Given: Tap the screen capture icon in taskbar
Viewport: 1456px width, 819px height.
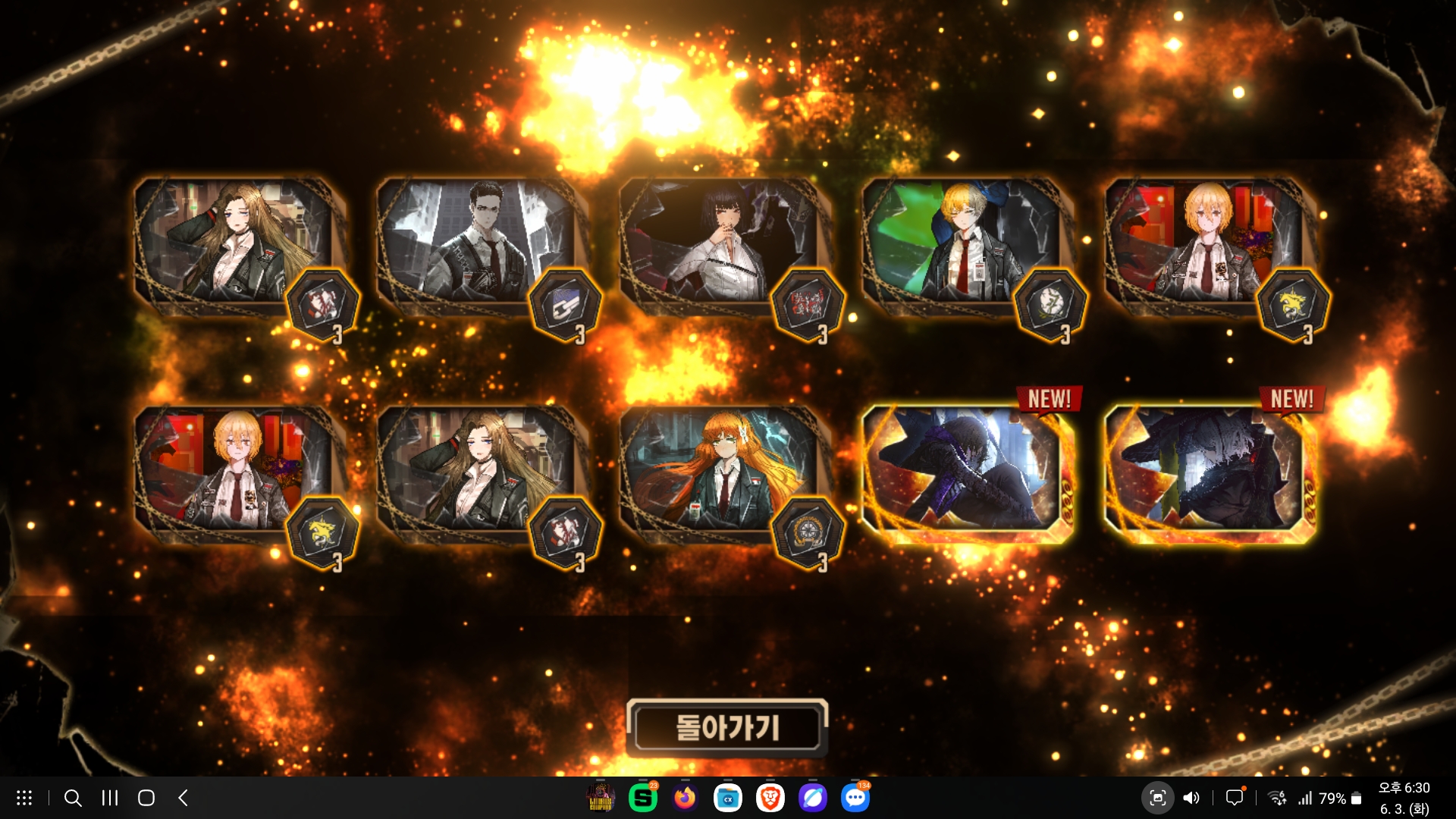Looking at the screenshot, I should (x=1157, y=798).
